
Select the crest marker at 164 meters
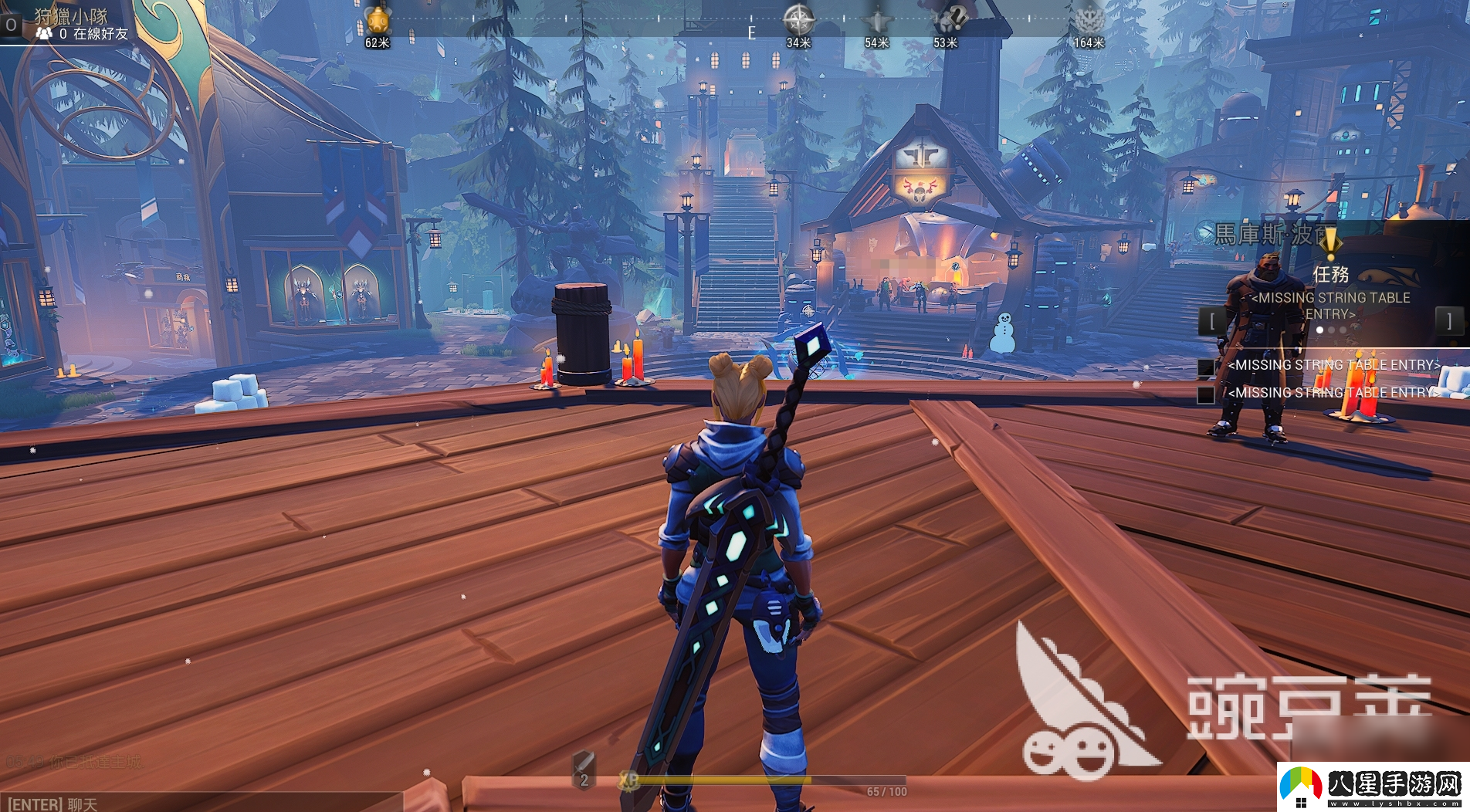1089,19
